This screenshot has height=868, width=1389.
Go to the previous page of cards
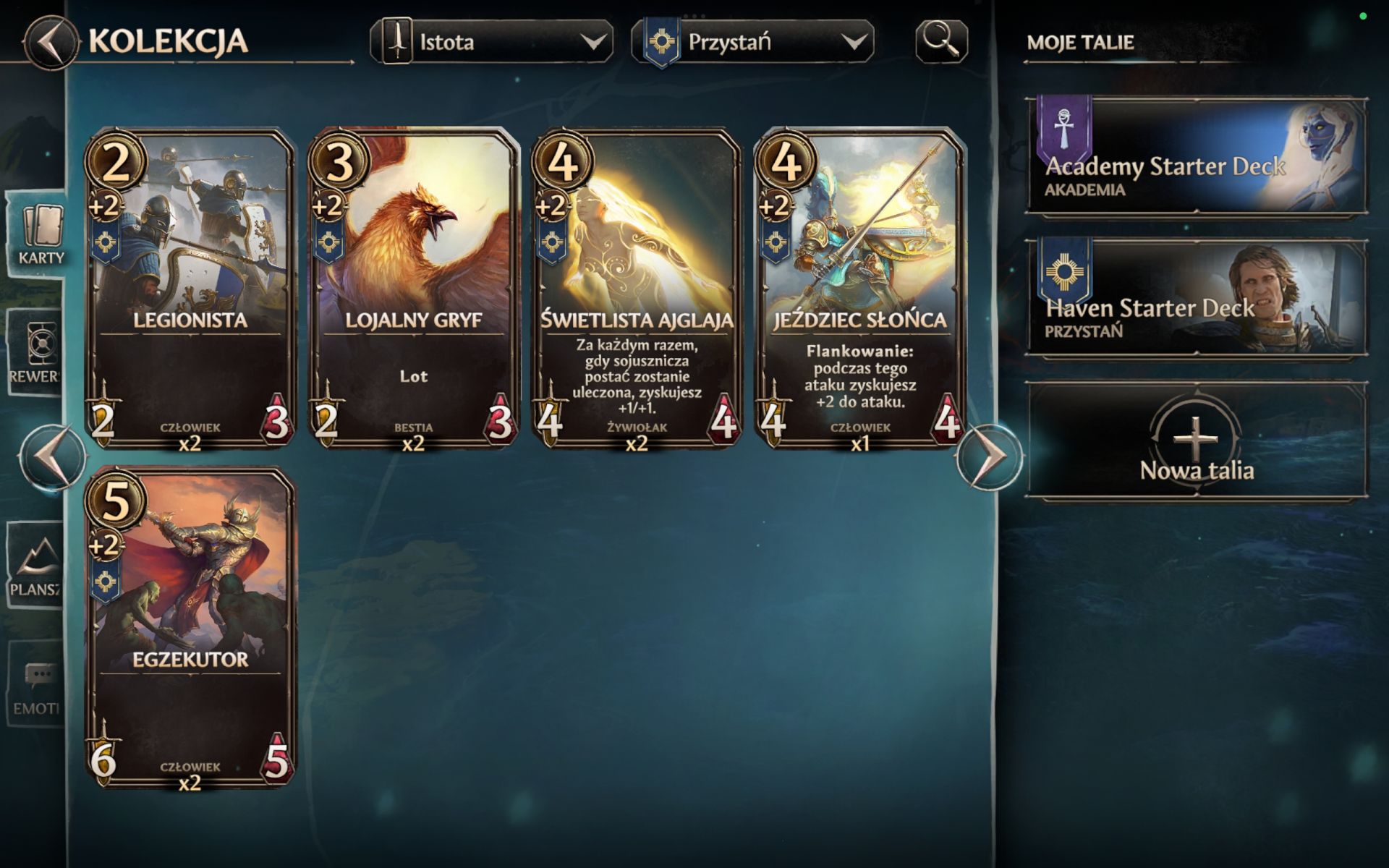pyautogui.click(x=52, y=457)
